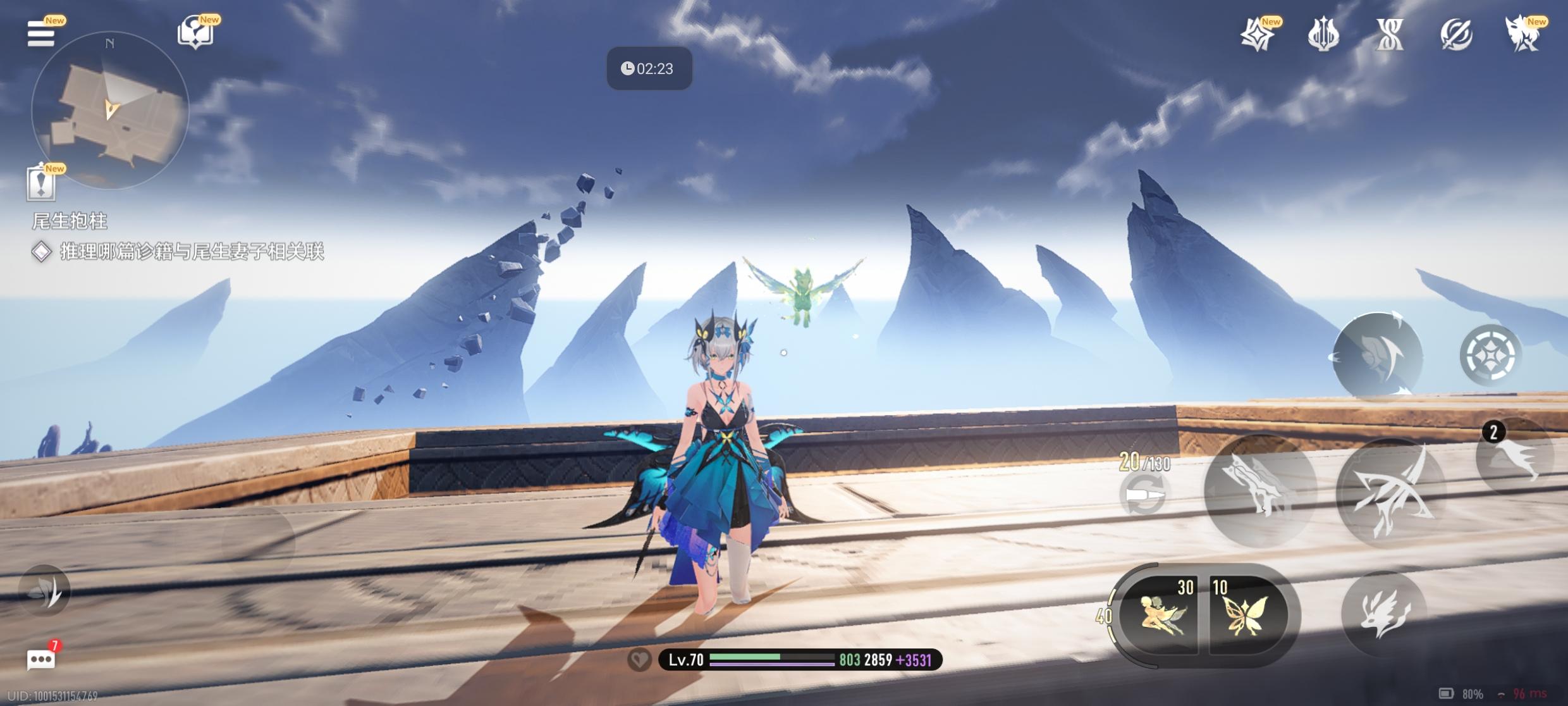This screenshot has height=706, width=1568.
Task: Tap the beast-head skill button
Action: pos(1384,612)
